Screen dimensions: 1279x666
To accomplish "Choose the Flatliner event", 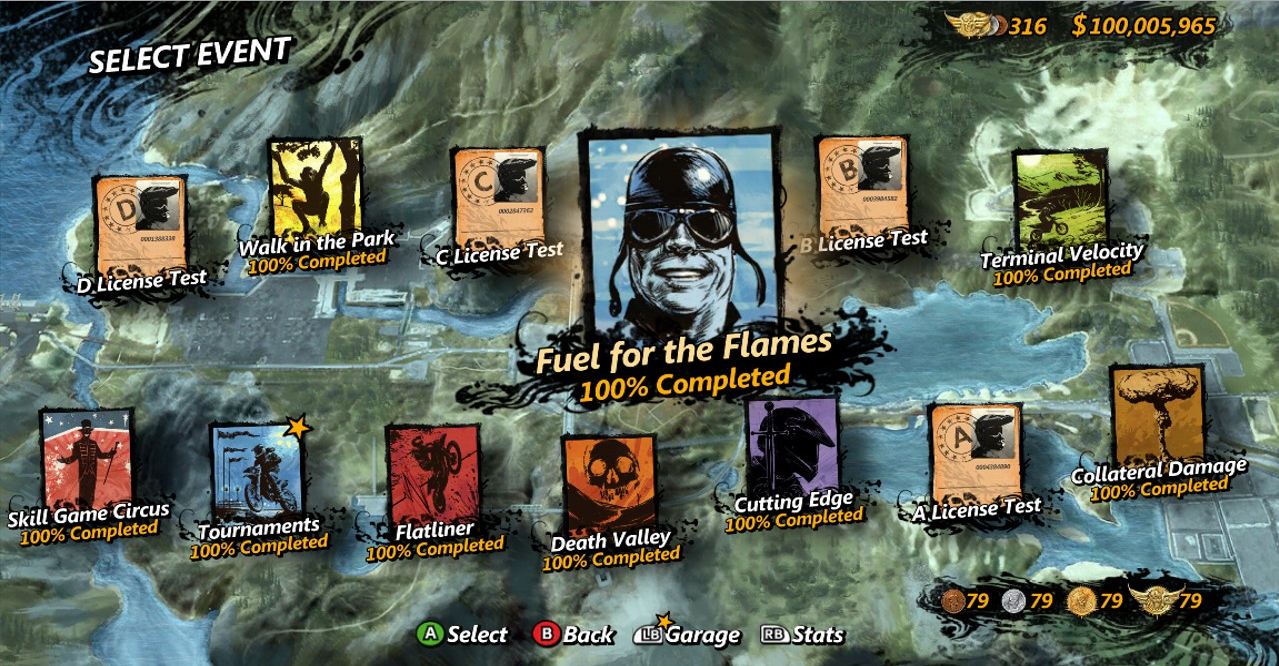I will (x=432, y=477).
